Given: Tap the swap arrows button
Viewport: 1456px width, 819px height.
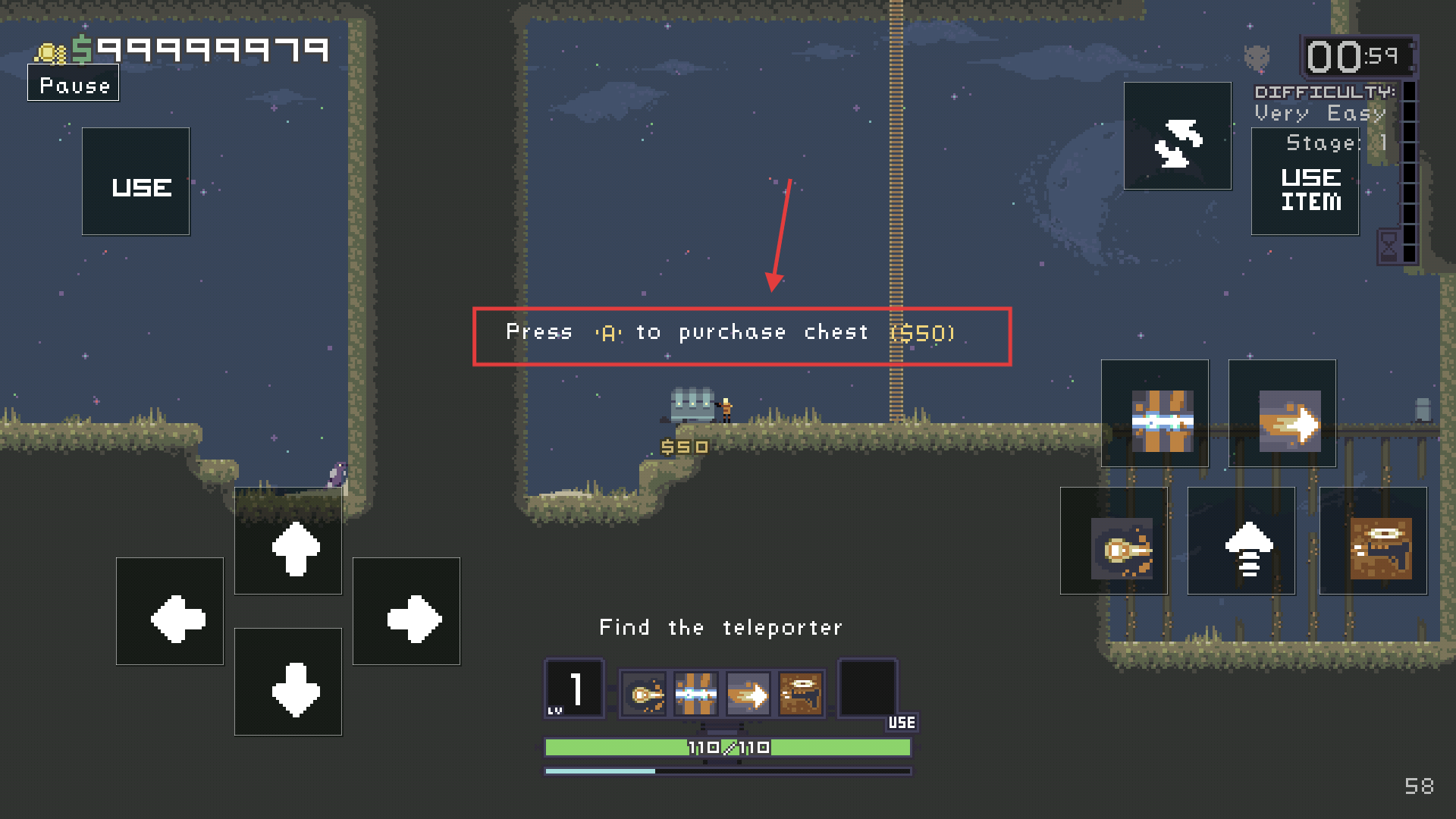Looking at the screenshot, I should click(1178, 136).
